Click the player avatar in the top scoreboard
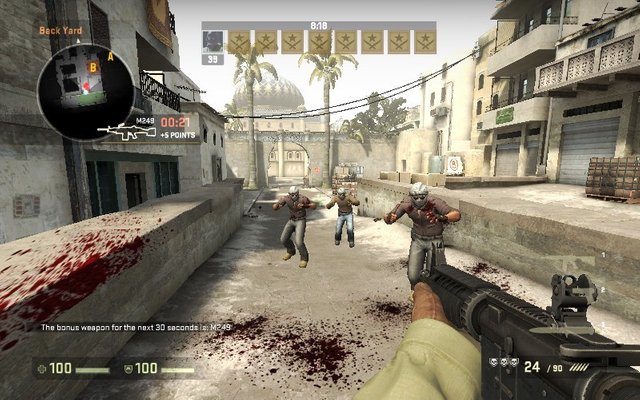The width and height of the screenshot is (640, 400). pos(213,41)
